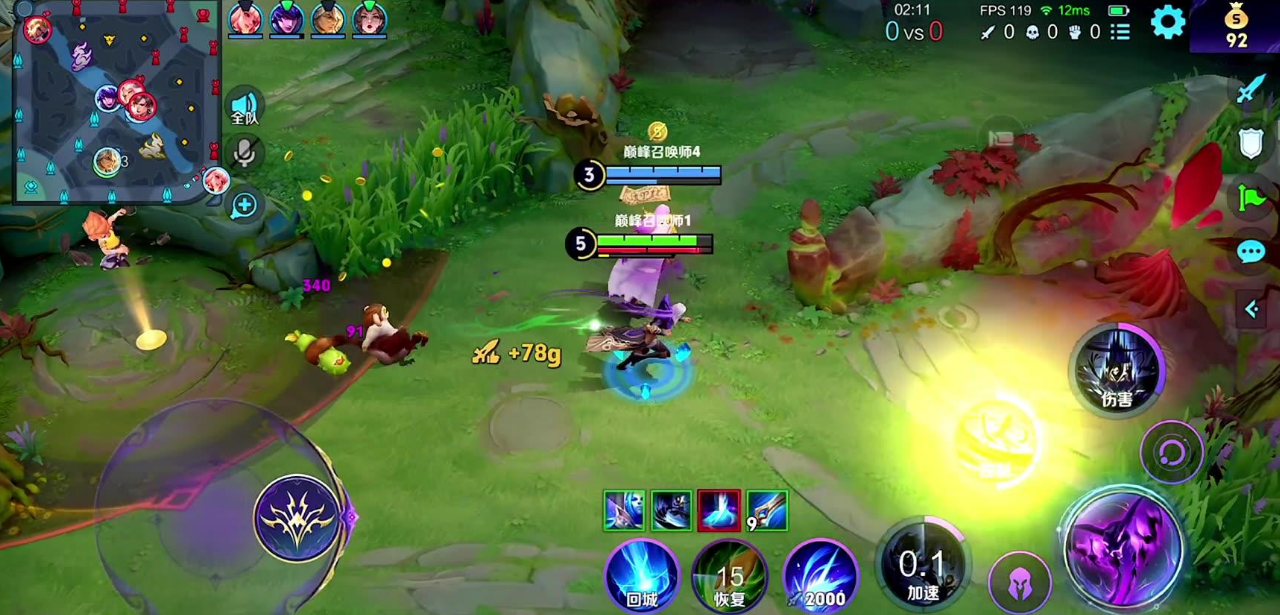
Task: Use the 加速 speed-up skill
Action: pos(922,566)
